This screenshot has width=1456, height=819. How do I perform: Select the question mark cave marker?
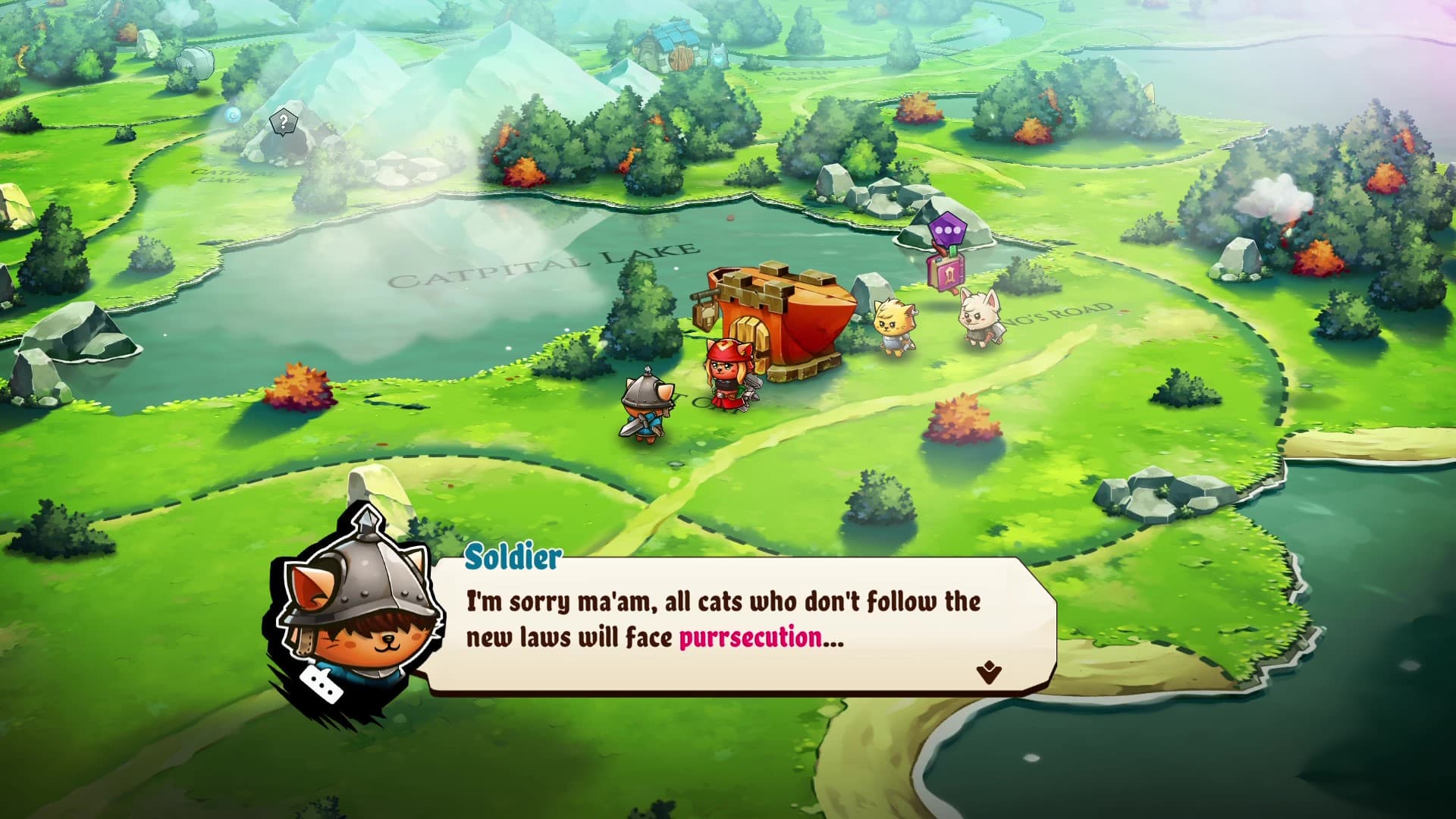pyautogui.click(x=283, y=121)
